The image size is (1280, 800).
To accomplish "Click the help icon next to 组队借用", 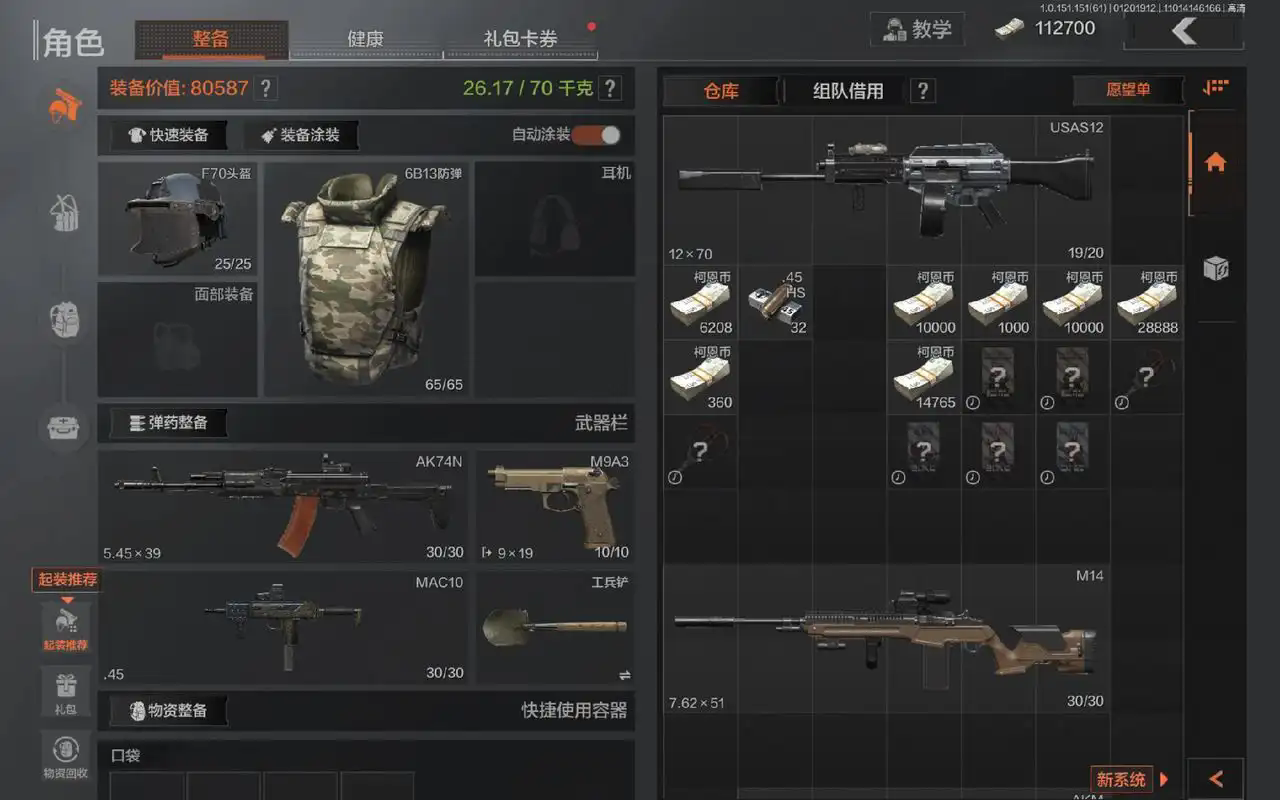I will 921,90.
